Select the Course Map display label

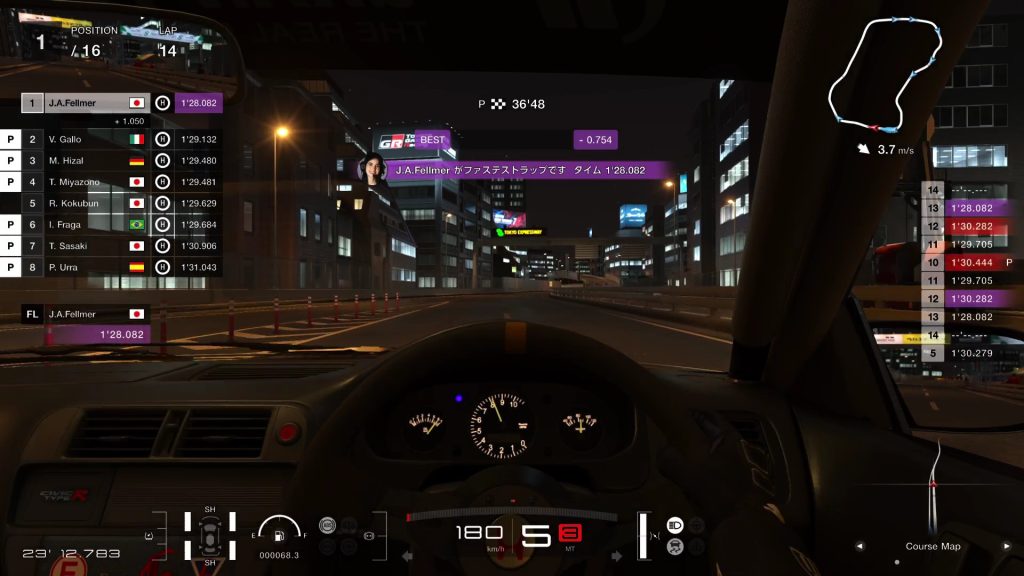tap(932, 547)
